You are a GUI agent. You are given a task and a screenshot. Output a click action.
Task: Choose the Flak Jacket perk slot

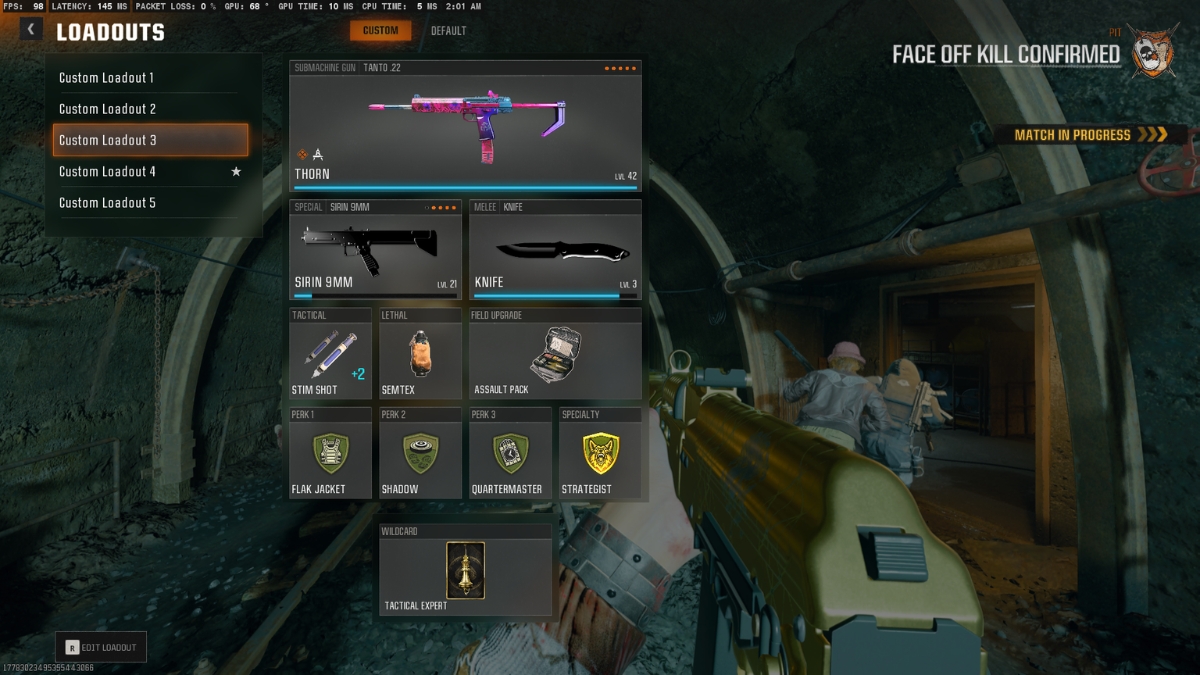coord(330,453)
